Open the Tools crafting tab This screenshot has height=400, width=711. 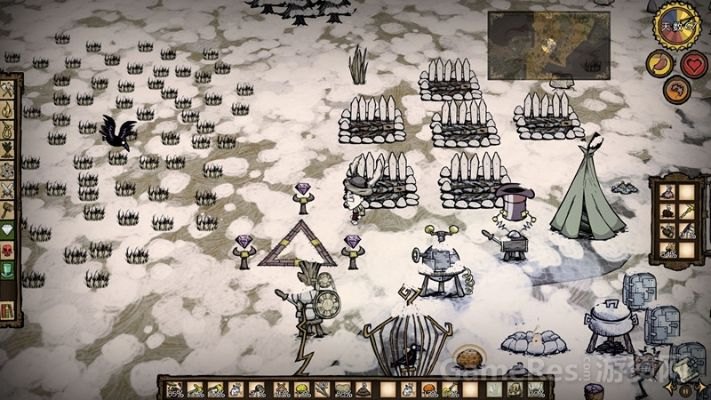(8, 89)
